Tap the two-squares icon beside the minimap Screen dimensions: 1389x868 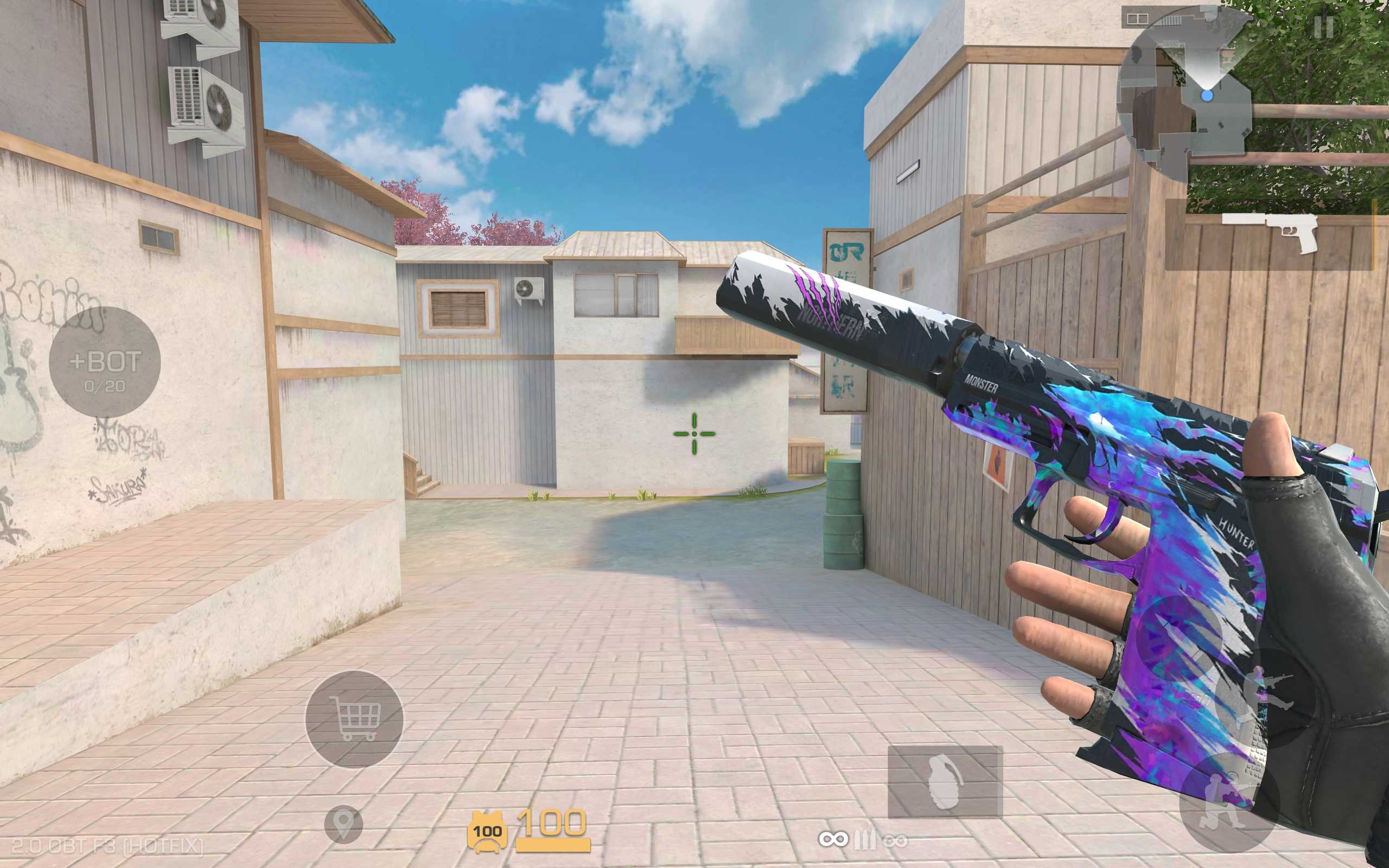coord(1137,20)
